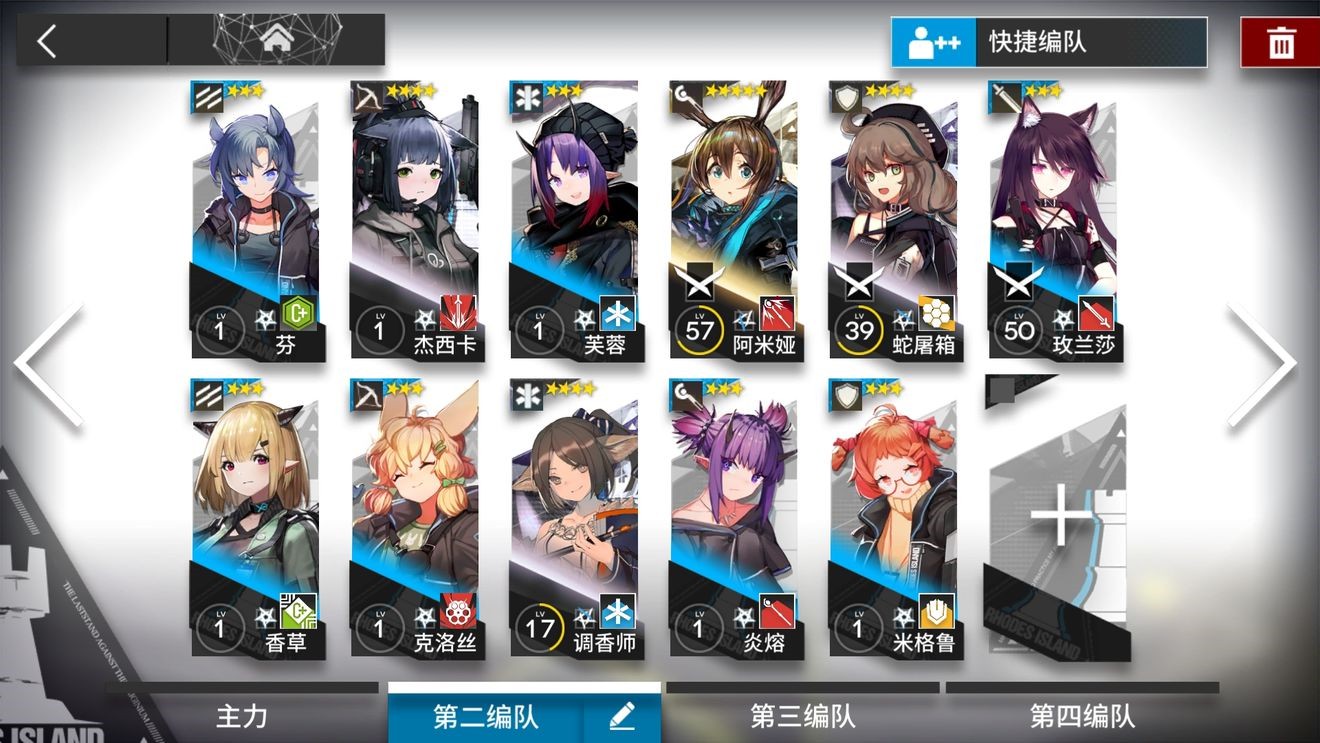Screen dimensions: 1320x743
Task: Switch to the 主力 squad tab
Action: click(242, 716)
